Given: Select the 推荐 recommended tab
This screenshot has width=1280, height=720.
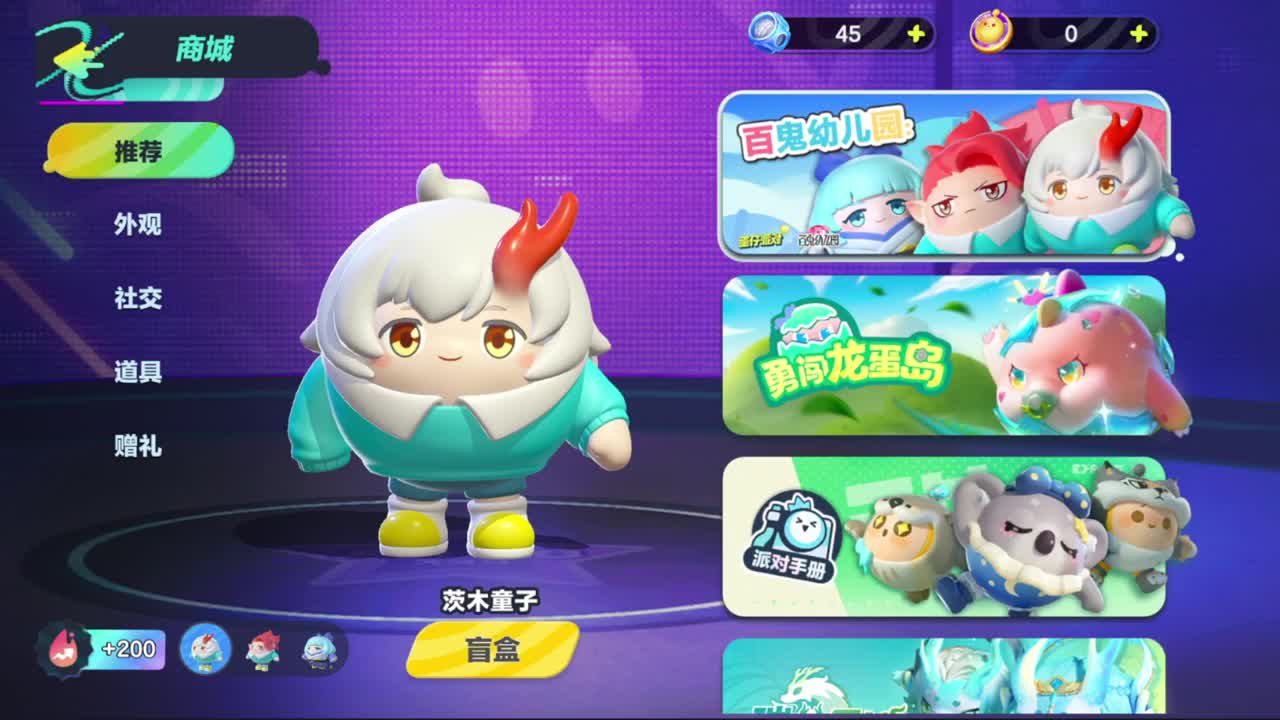Looking at the screenshot, I should 138,152.
